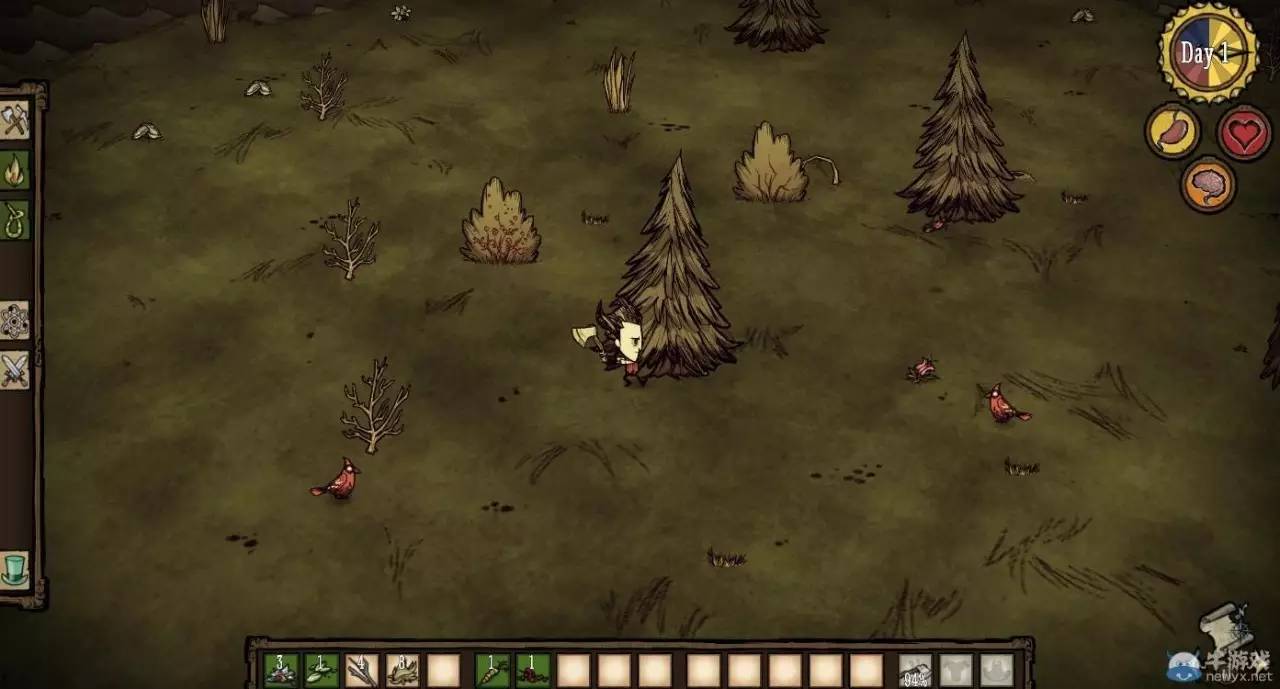1280x689 pixels.
Task: Pick the red berries inventory slot
Action: (x=533, y=669)
